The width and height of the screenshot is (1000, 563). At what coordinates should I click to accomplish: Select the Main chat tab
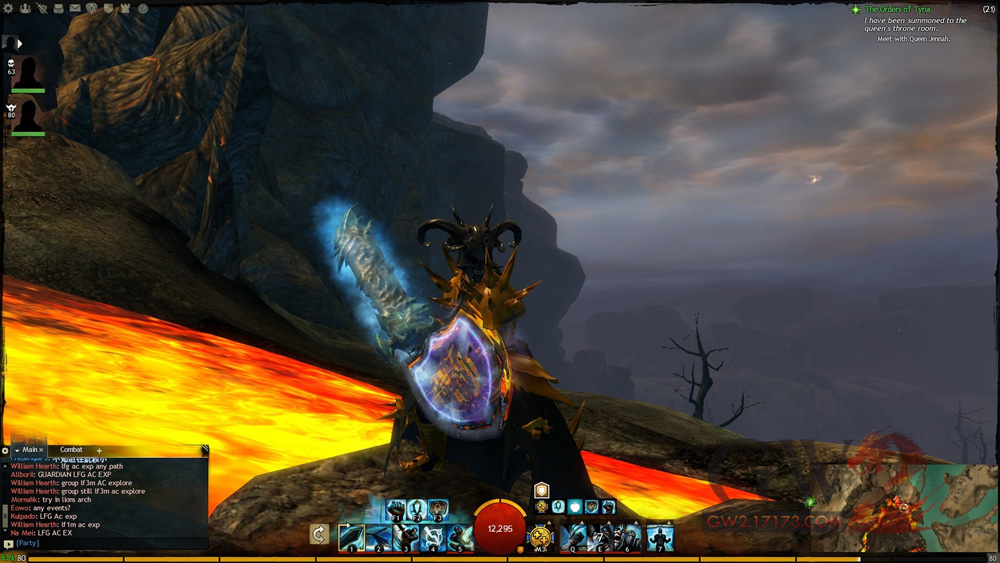[x=29, y=450]
